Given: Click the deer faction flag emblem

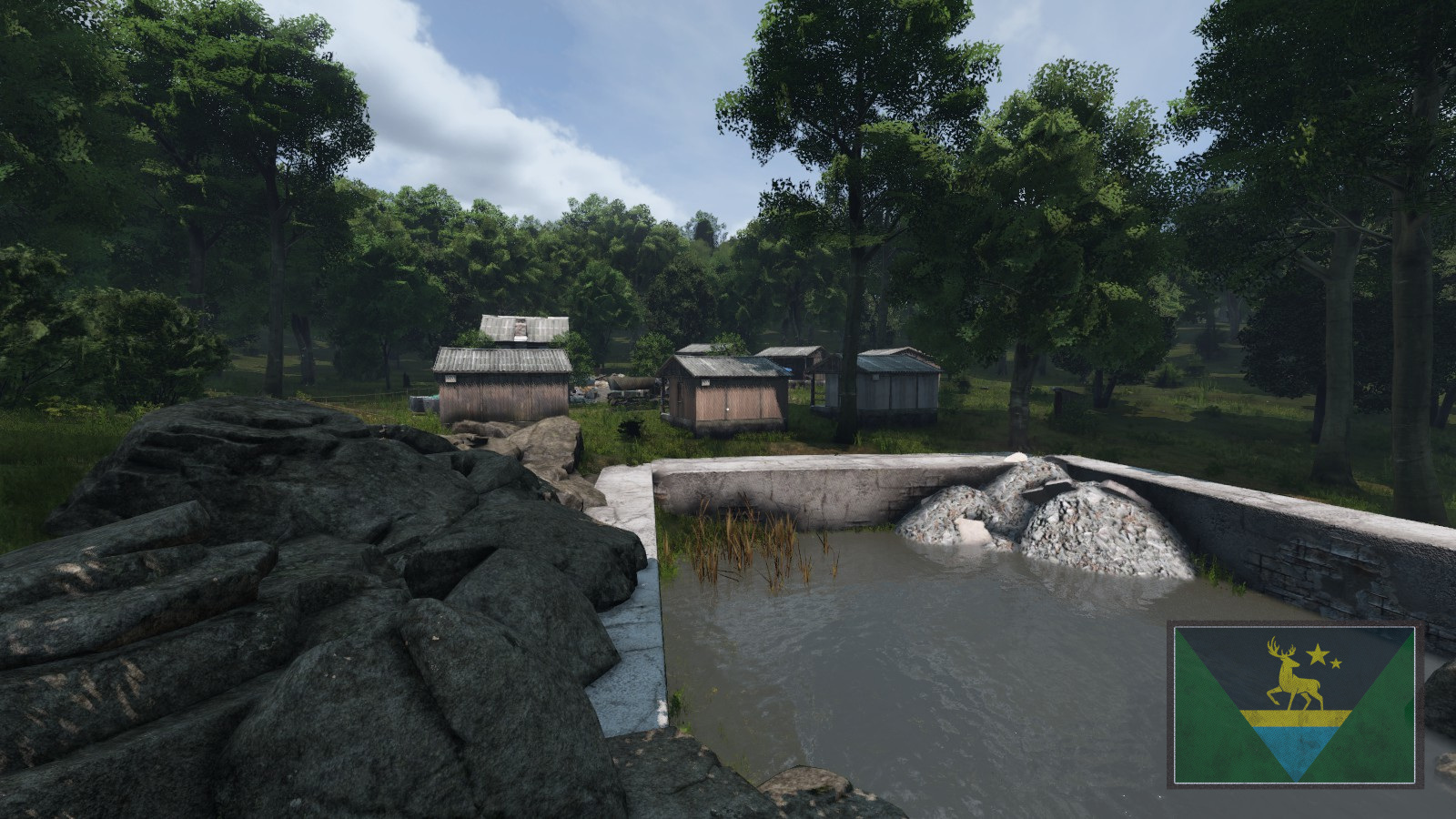Looking at the screenshot, I should pos(1293,703).
